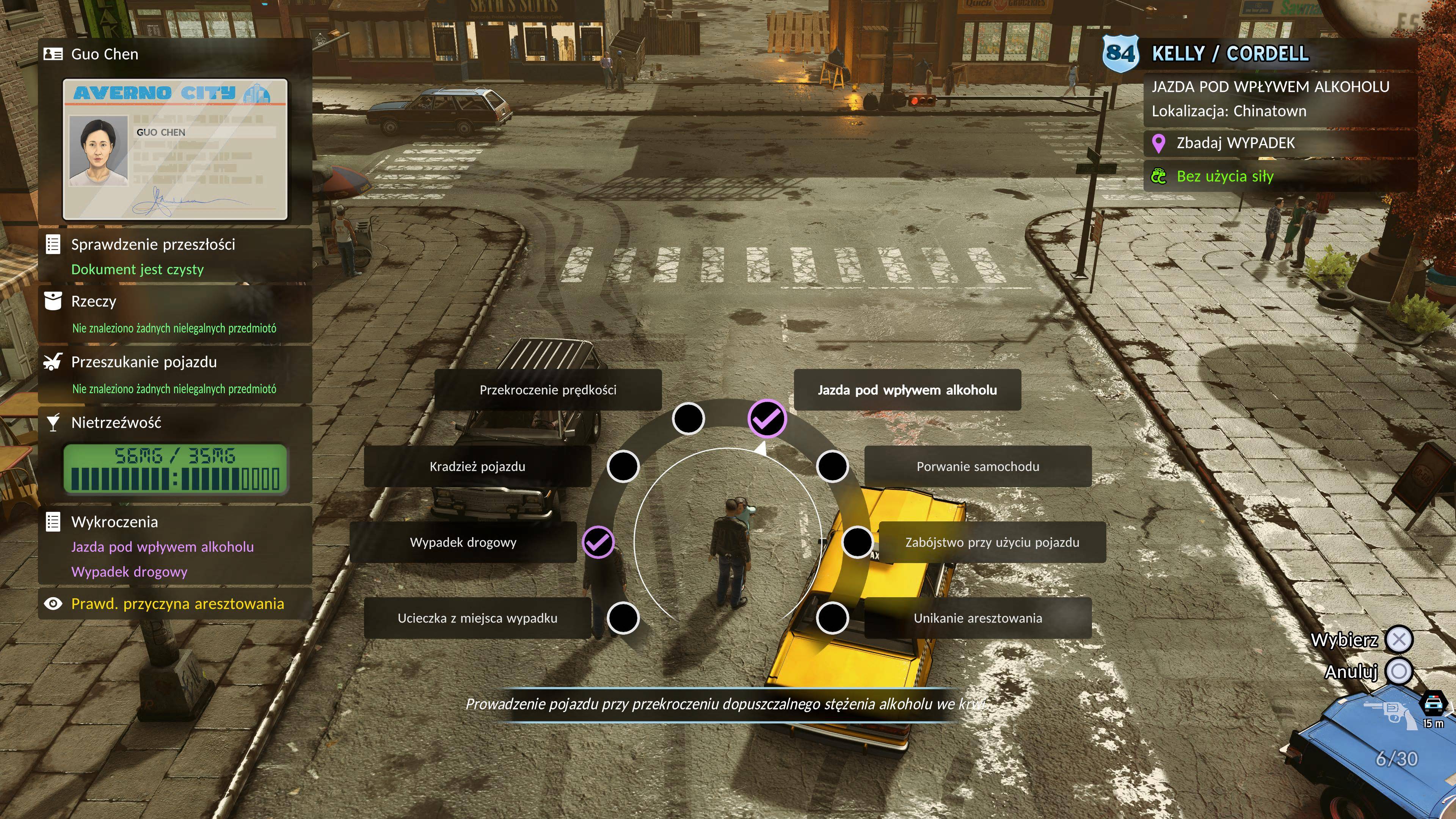Select the Unikanie aresztowania charge
The height and width of the screenshot is (819, 1456).
point(977,618)
